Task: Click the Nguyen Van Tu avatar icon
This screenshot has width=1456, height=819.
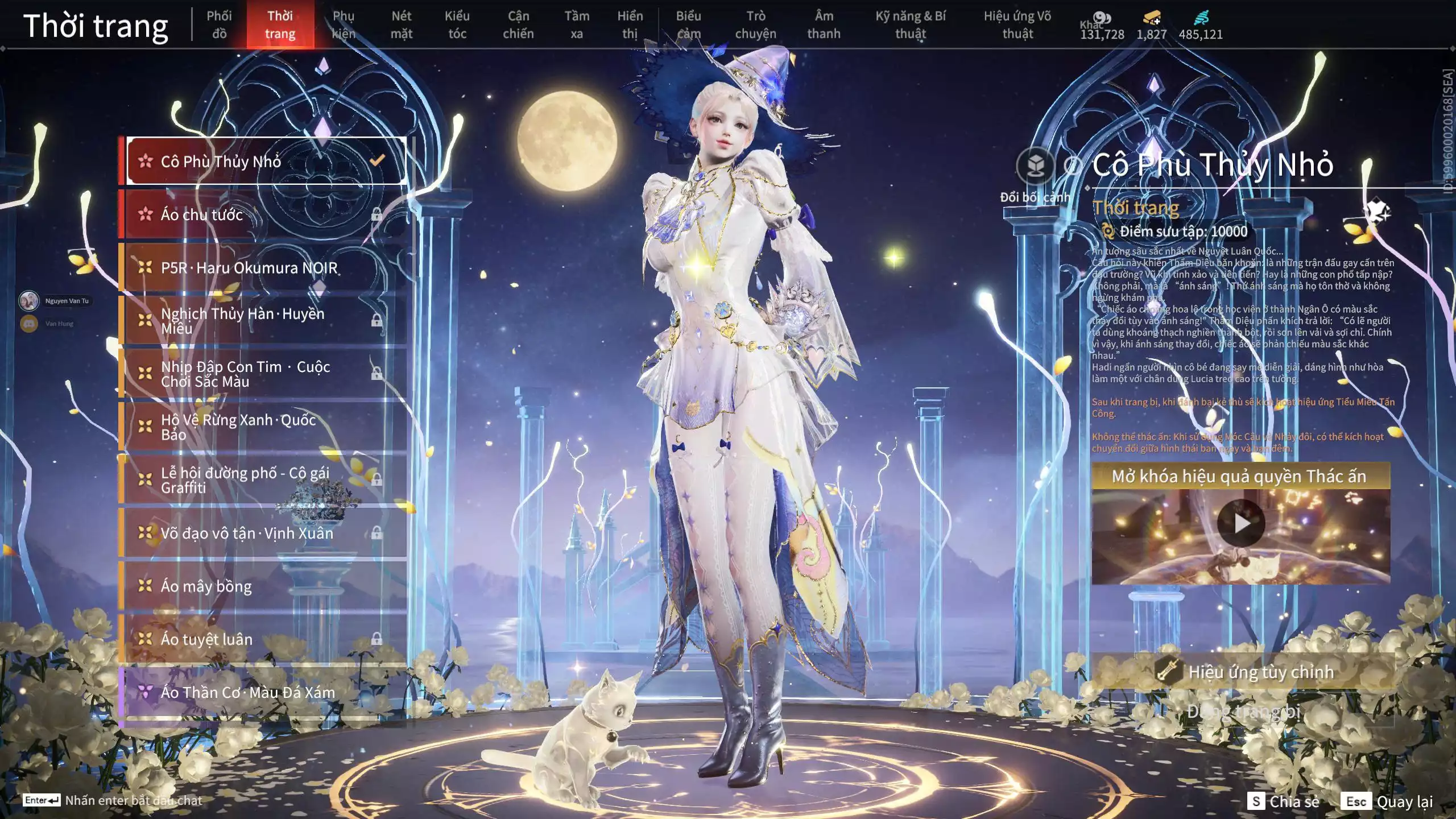Action: coord(28,301)
